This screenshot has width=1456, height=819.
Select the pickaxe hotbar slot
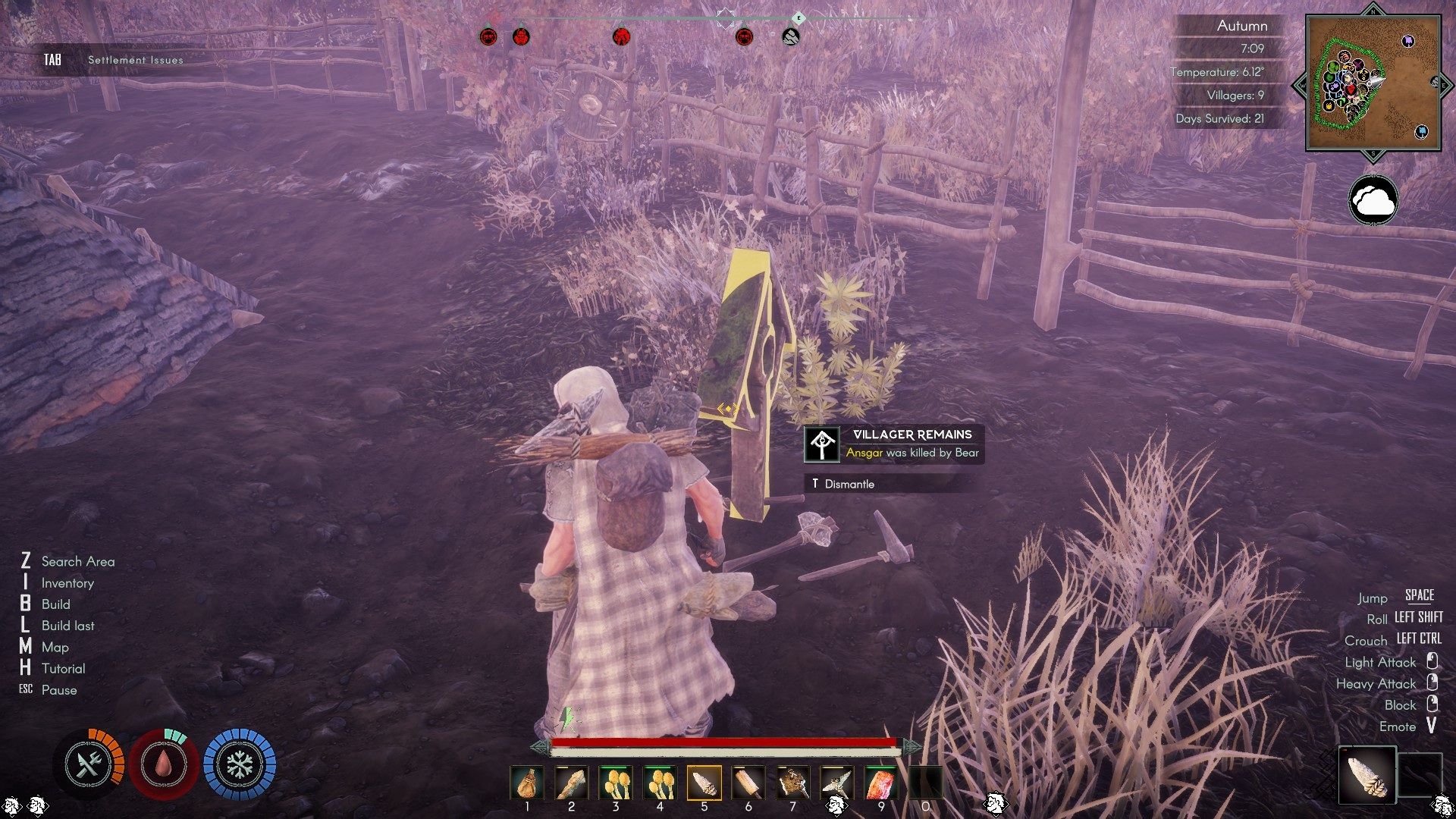836,782
